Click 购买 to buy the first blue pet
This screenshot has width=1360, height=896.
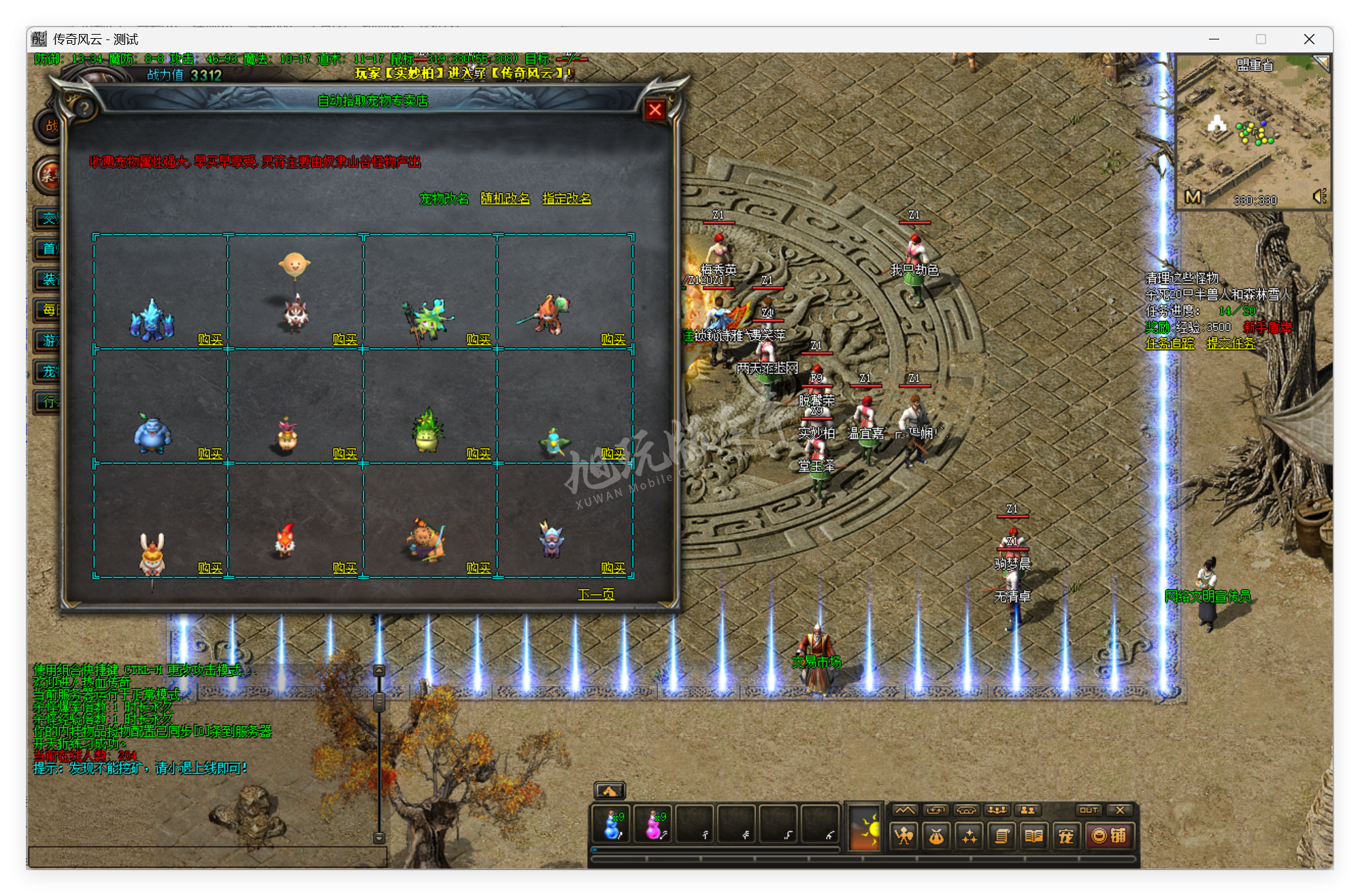(x=212, y=338)
